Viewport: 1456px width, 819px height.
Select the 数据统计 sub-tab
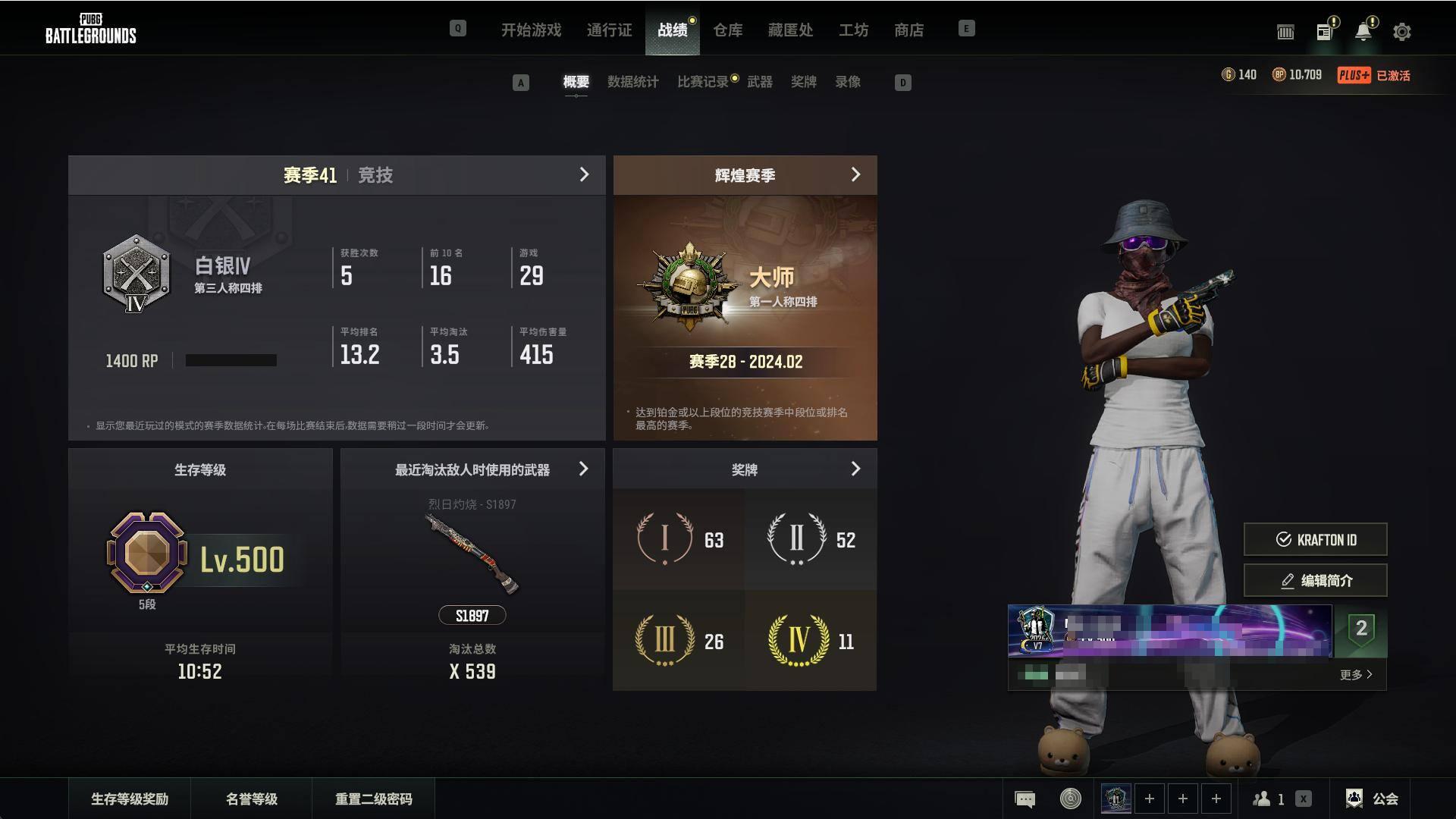[632, 82]
